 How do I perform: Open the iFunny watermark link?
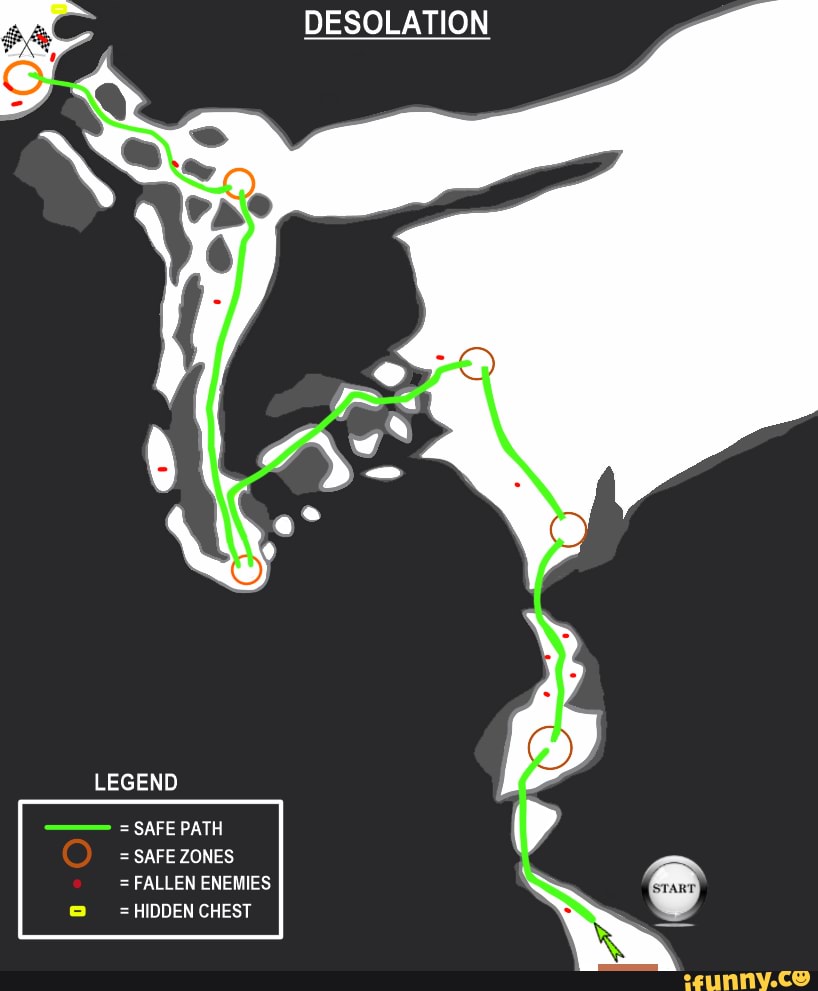pyautogui.click(x=745, y=979)
